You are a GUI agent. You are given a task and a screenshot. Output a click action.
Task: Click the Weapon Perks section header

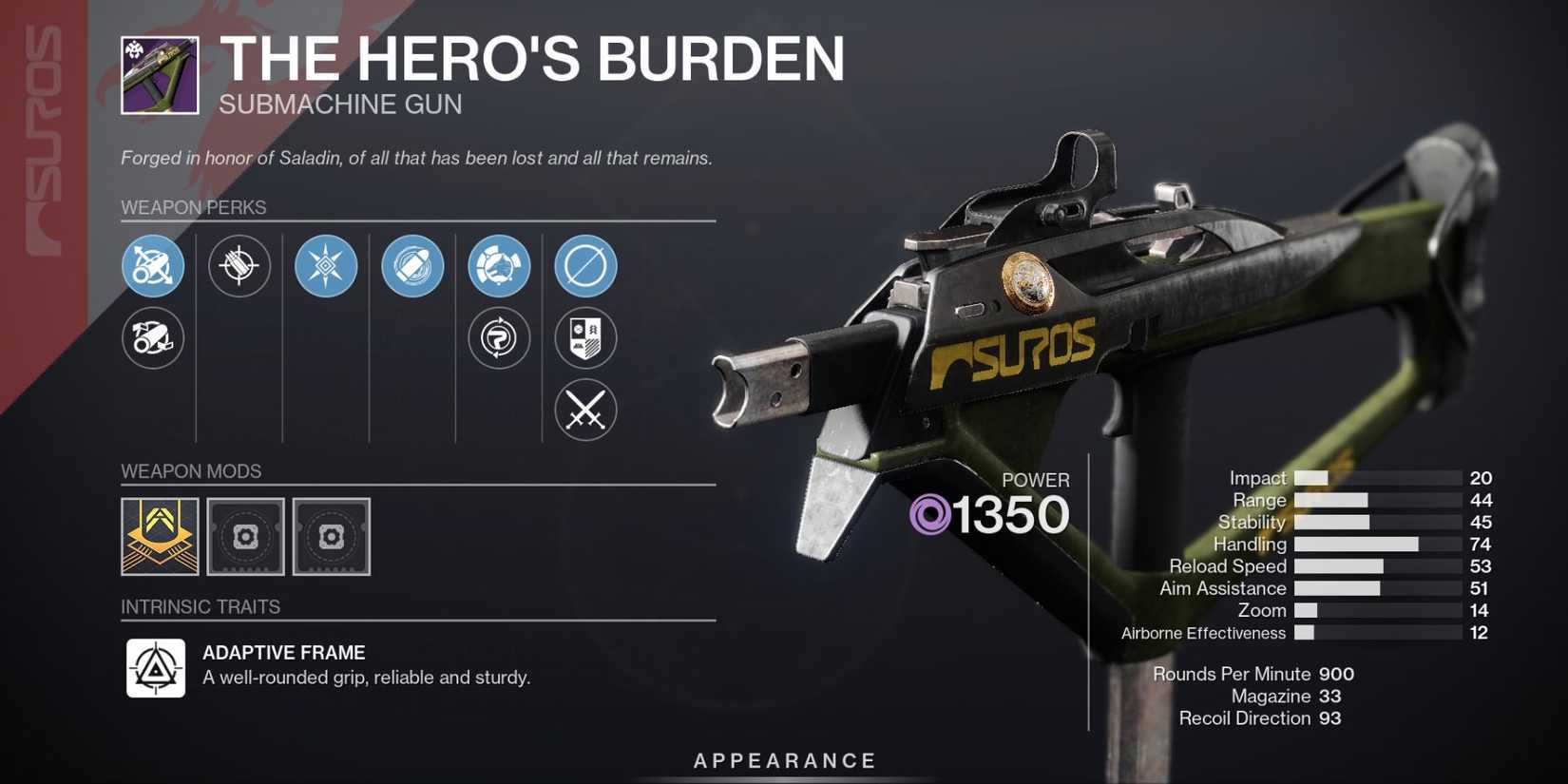point(193,207)
